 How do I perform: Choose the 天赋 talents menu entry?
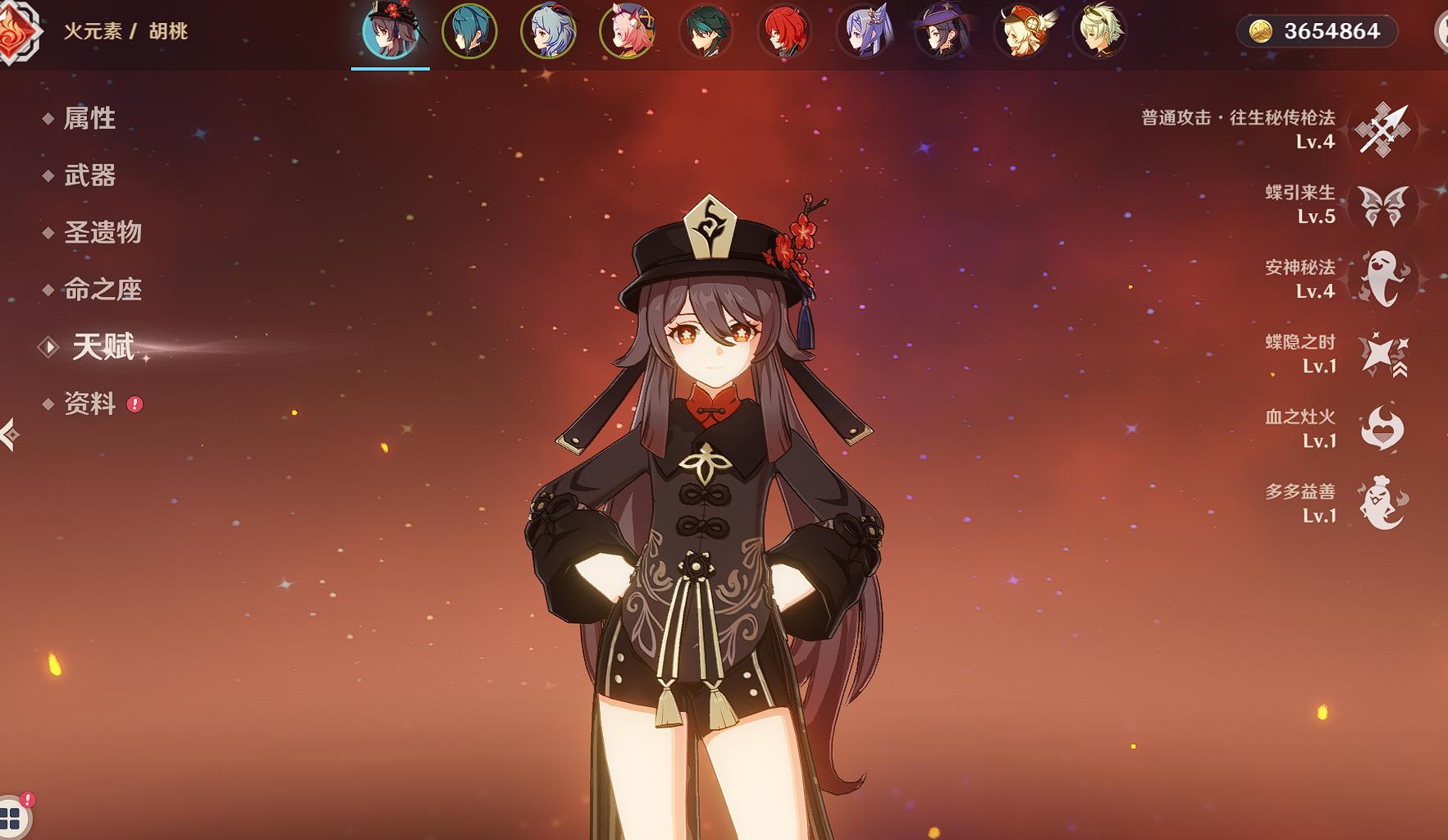pos(103,347)
